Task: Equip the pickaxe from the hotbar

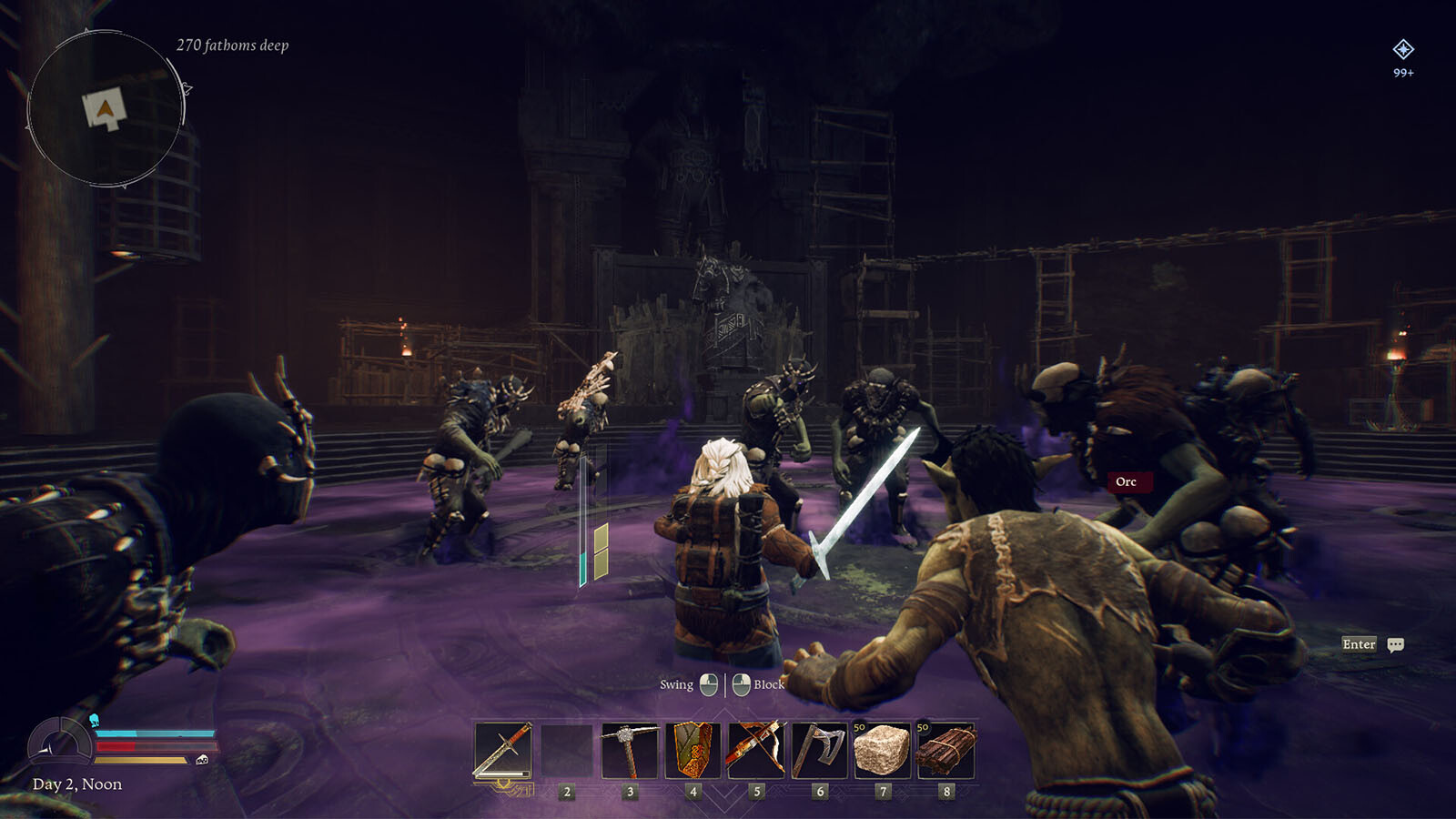Action: coord(630,751)
